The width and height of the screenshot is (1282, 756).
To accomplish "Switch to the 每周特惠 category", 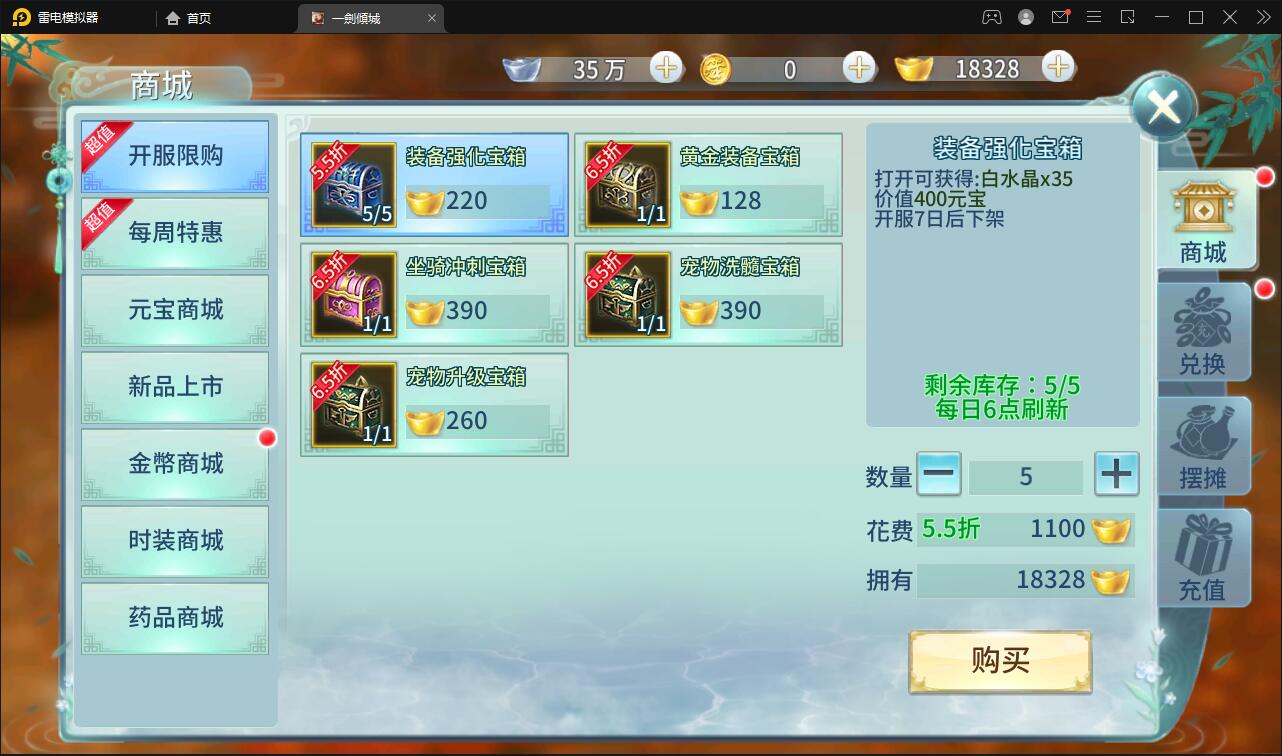I will [x=175, y=233].
